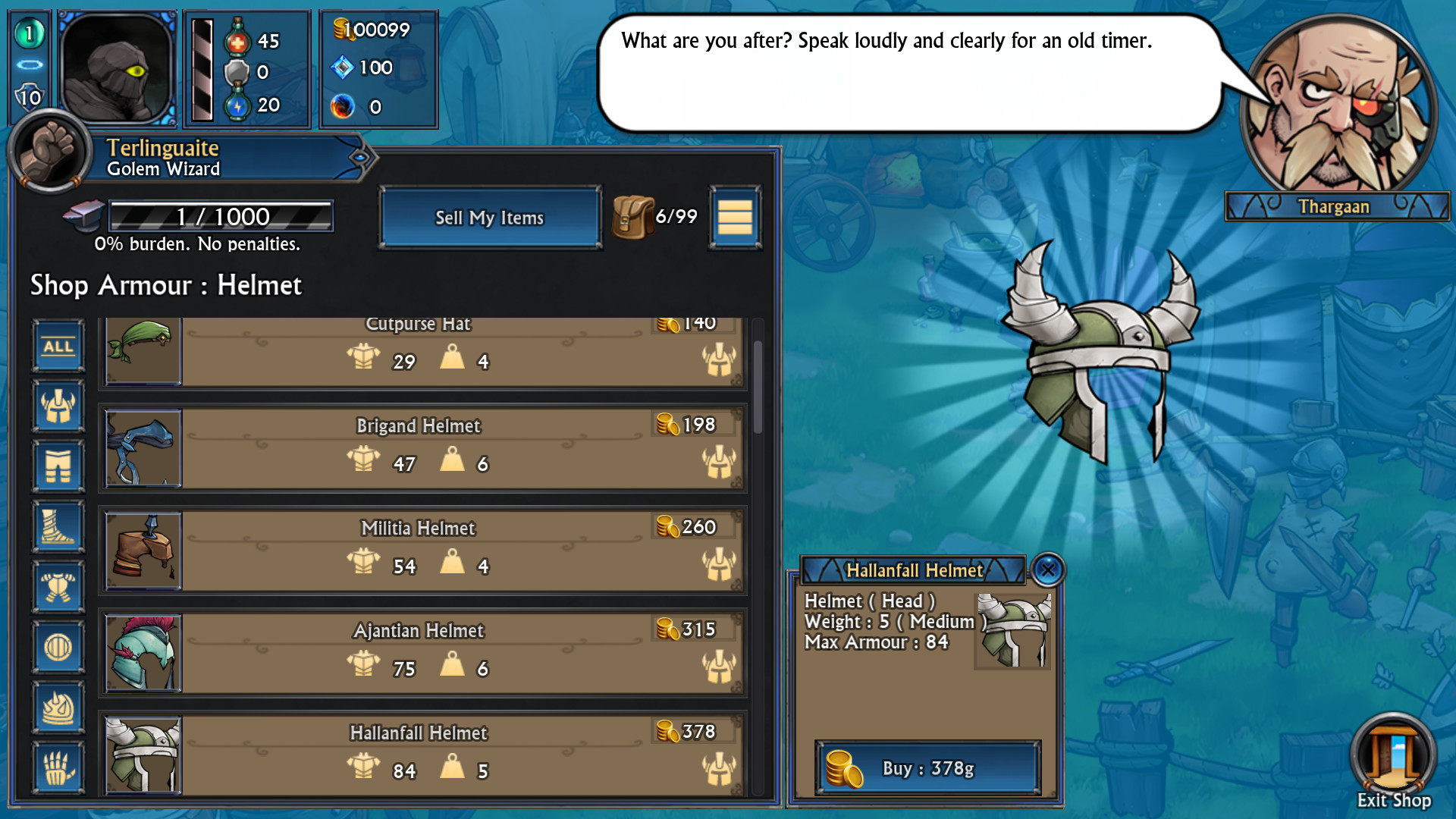Filter shop by leg armour (trousers)
Image resolution: width=1456 pixels, height=819 pixels.
pos(58,466)
